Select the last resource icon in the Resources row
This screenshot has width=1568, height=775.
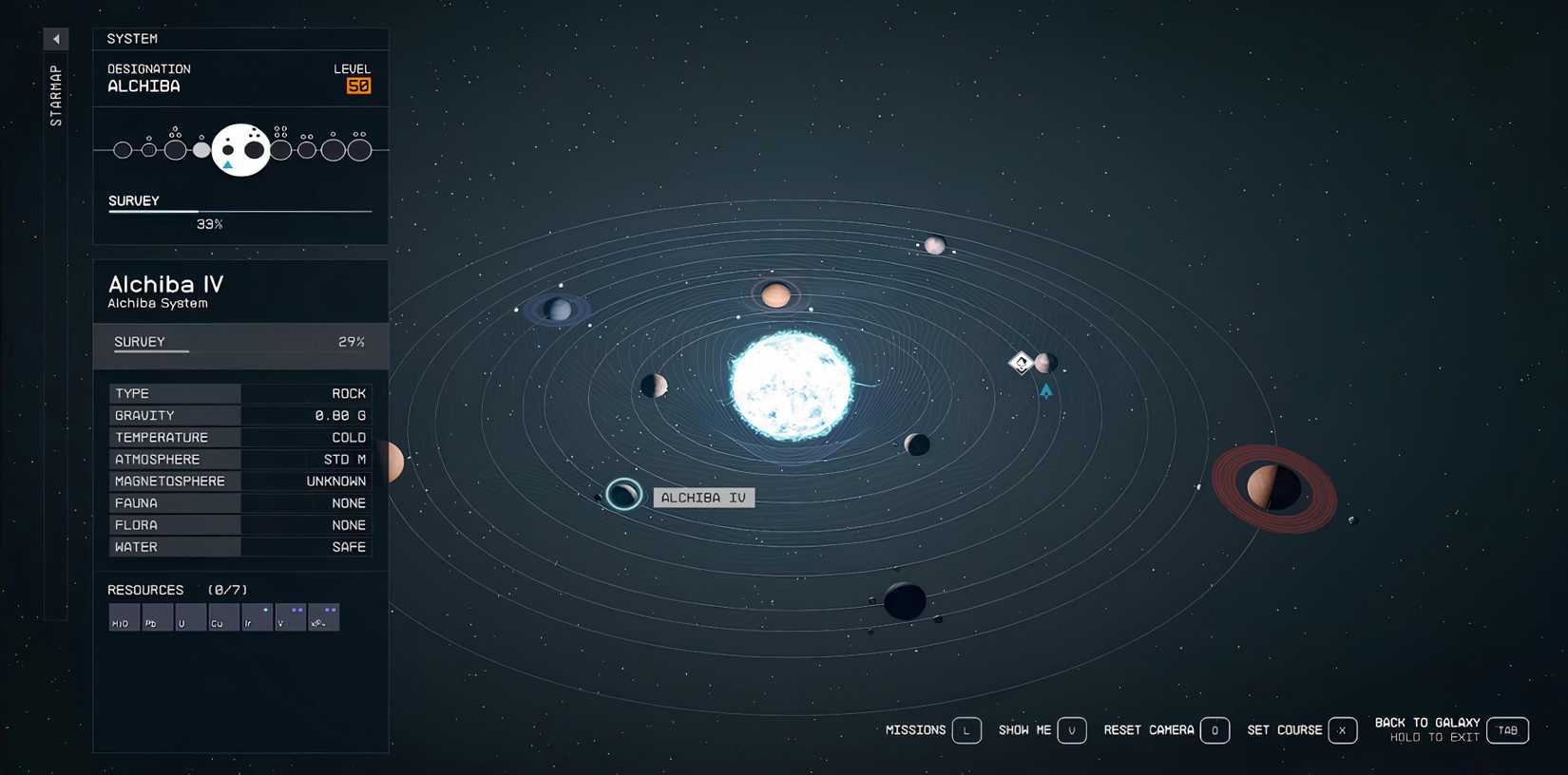pyautogui.click(x=324, y=616)
